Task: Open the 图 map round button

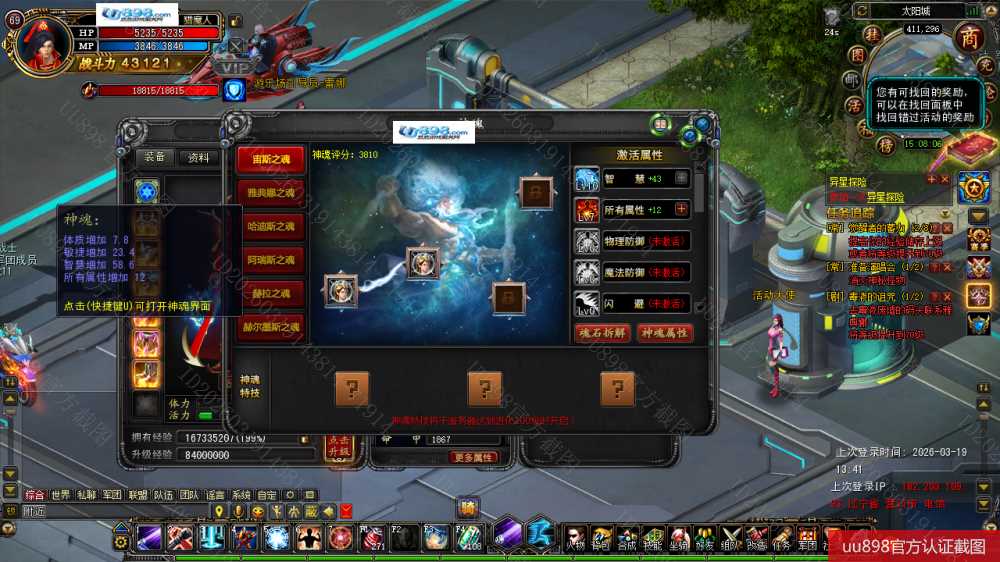Action: pyautogui.click(x=857, y=54)
